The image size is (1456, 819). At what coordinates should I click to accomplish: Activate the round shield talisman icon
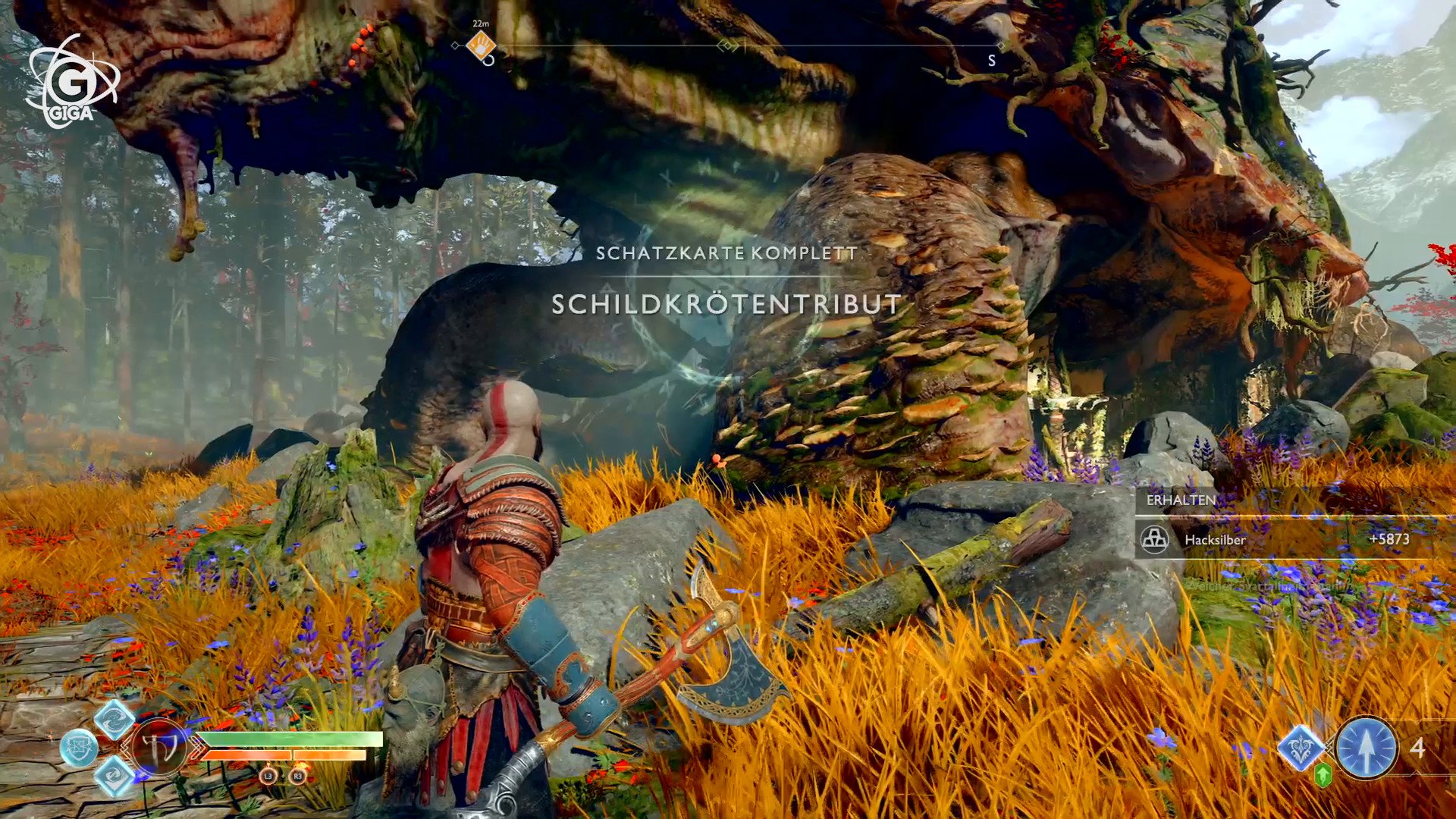(79, 748)
